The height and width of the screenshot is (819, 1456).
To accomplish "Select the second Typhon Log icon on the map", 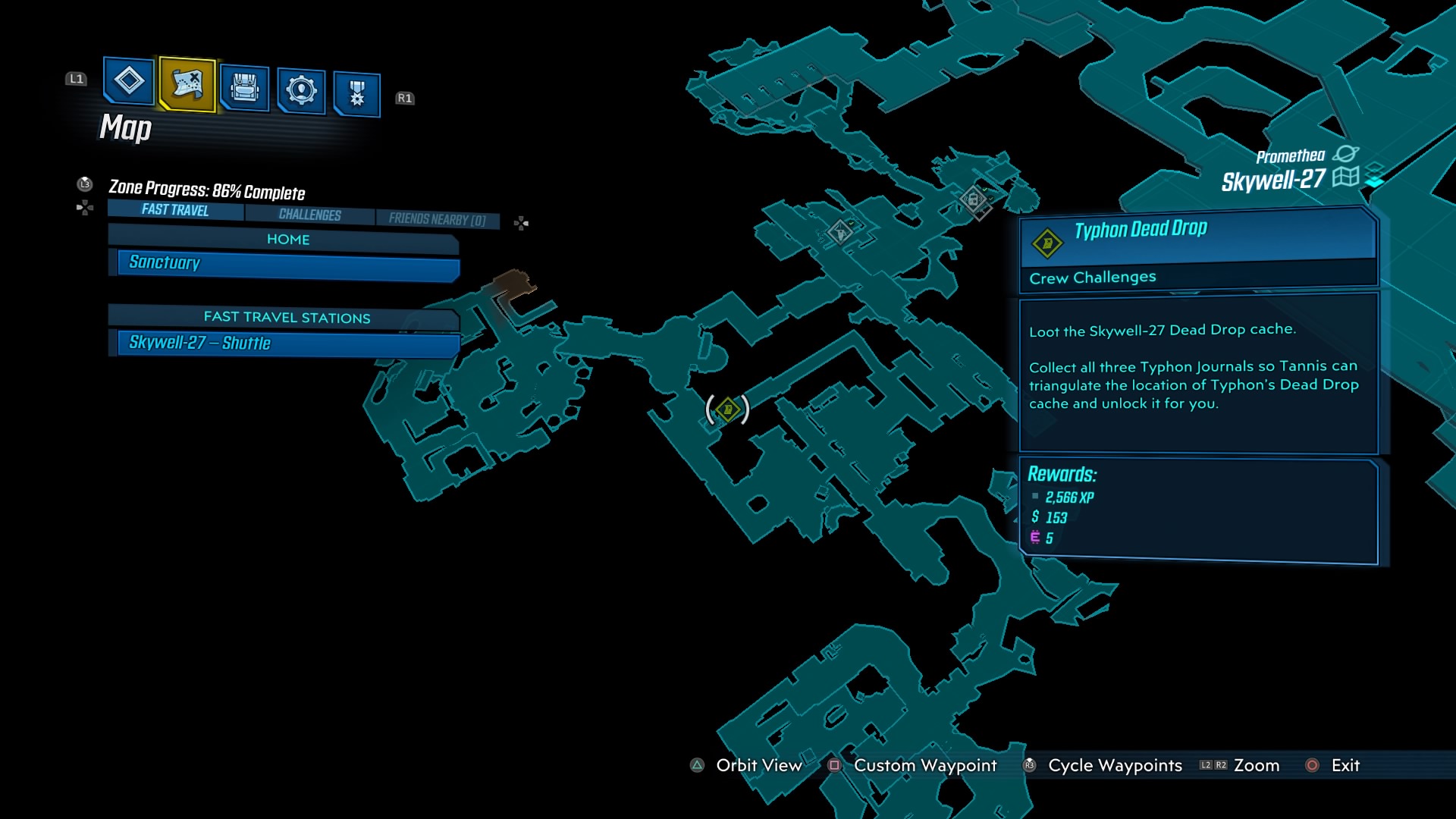I will point(840,233).
